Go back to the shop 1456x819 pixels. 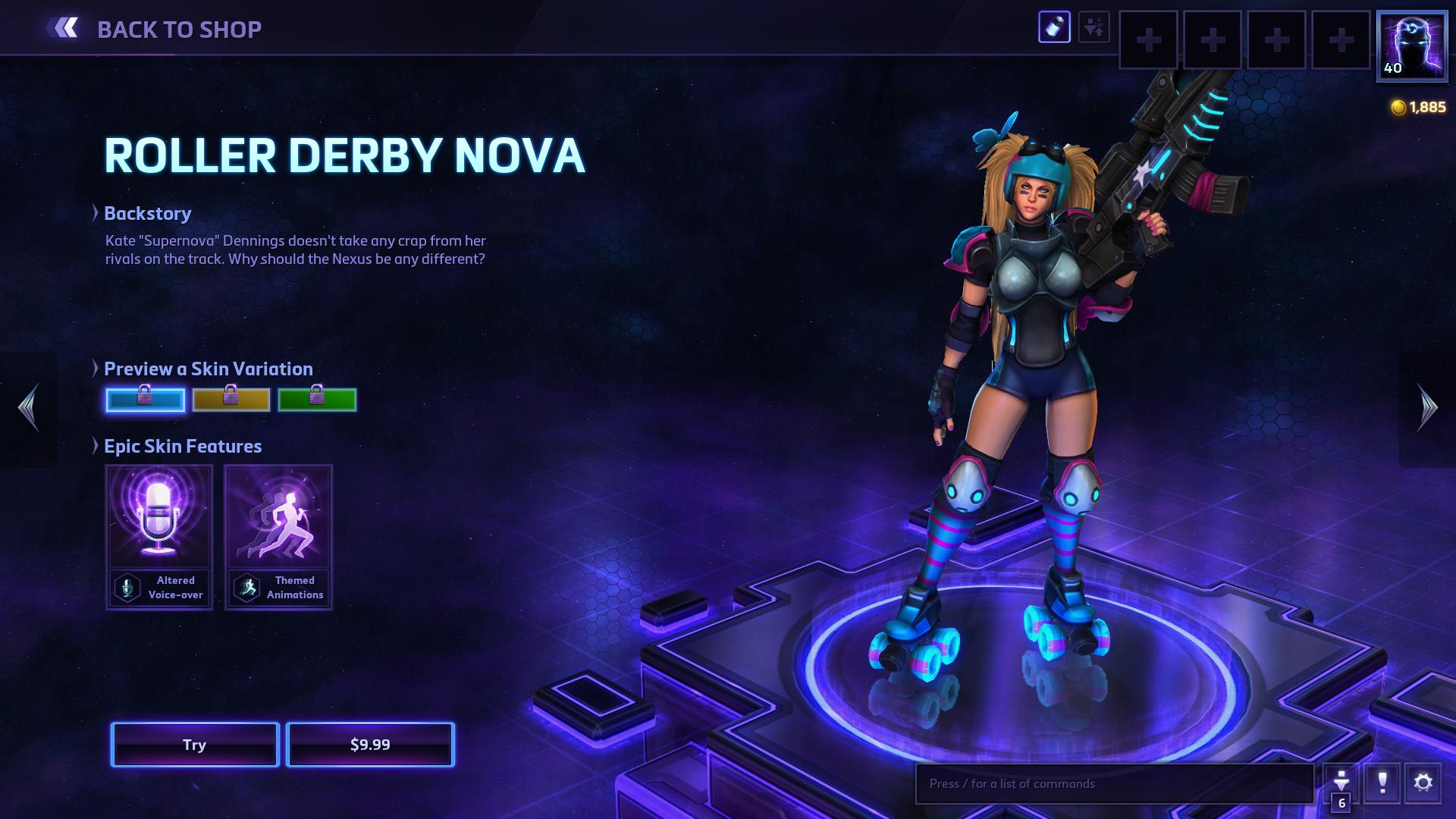[x=156, y=29]
